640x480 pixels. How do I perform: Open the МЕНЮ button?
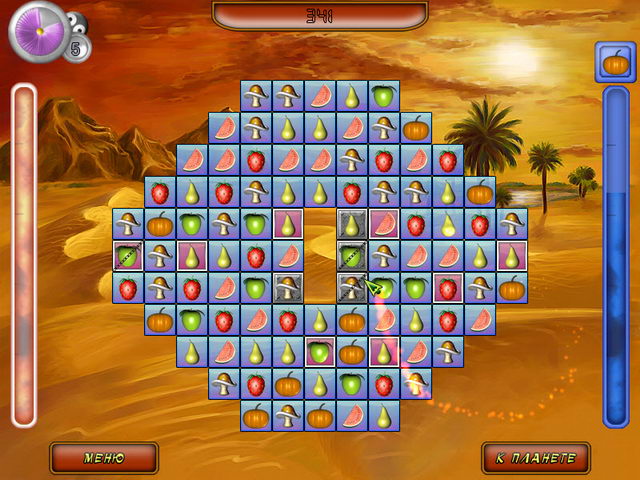104,458
